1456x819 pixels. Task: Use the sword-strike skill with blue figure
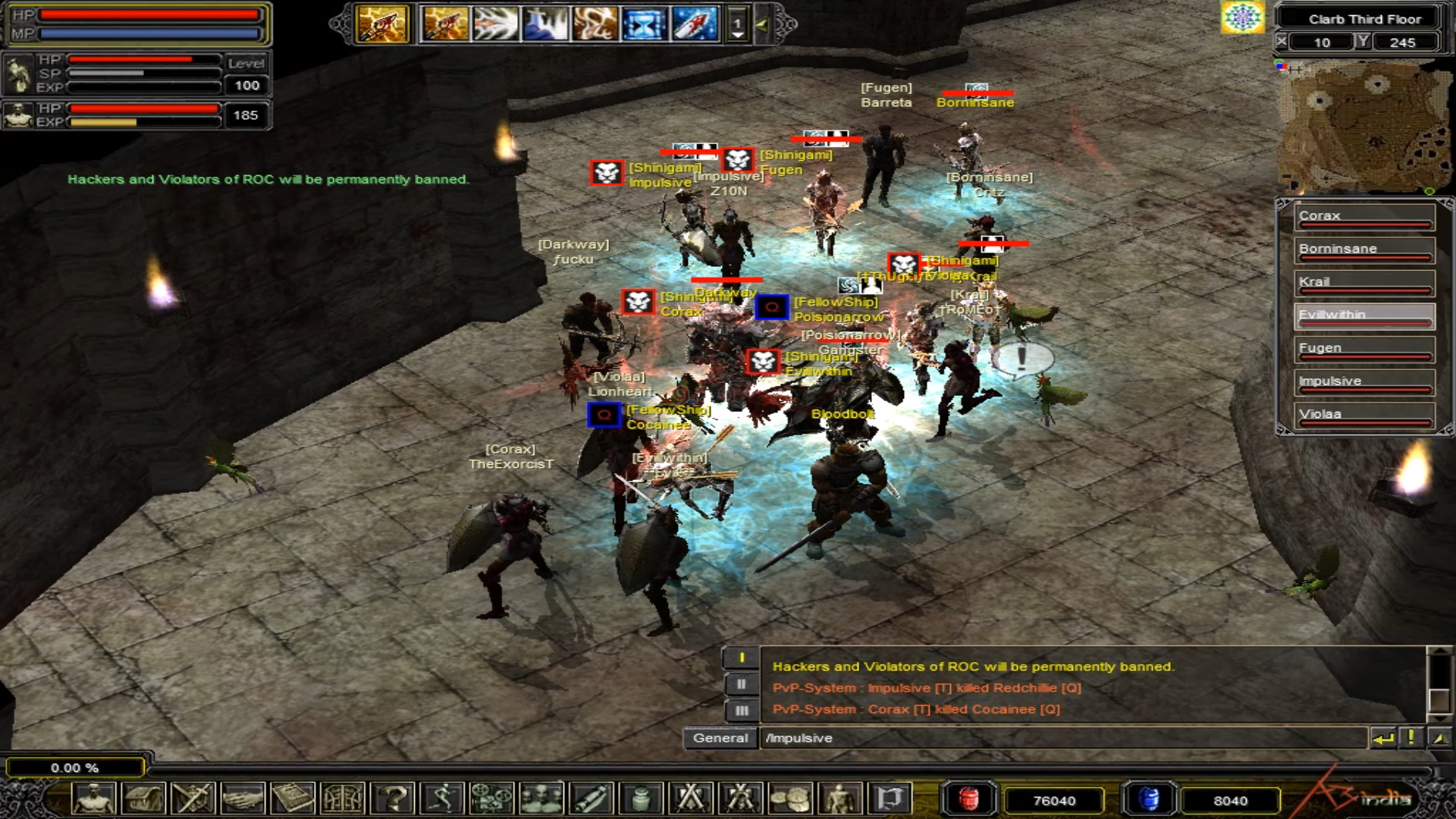click(x=544, y=24)
